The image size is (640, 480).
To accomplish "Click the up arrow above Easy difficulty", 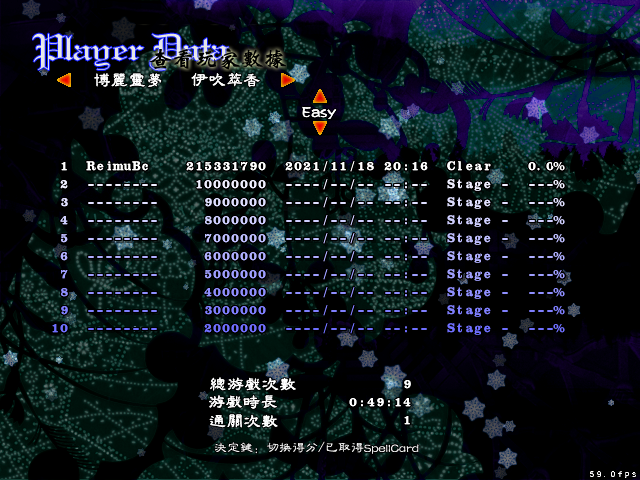I will pos(320,97).
